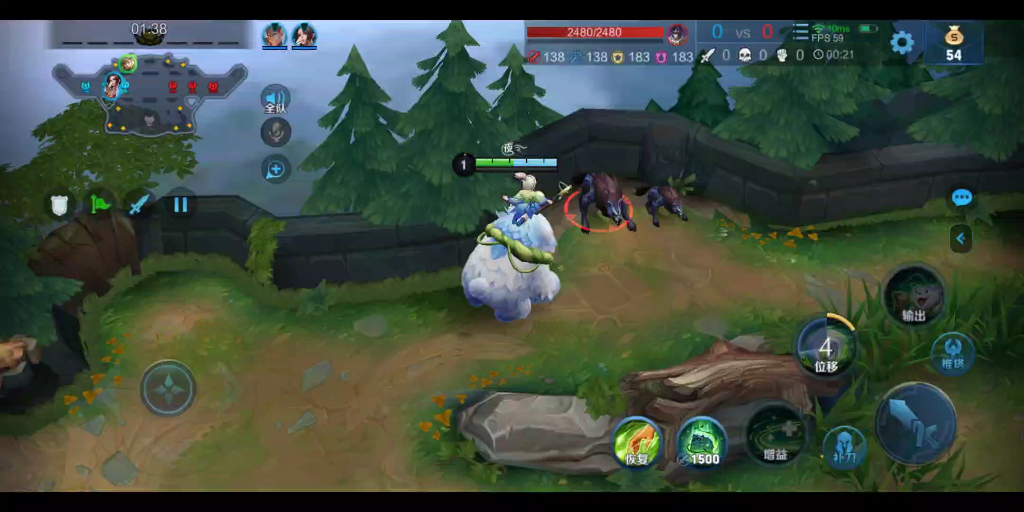Tap the 补刀 last-hit button
1024x512 pixels.
point(844,447)
